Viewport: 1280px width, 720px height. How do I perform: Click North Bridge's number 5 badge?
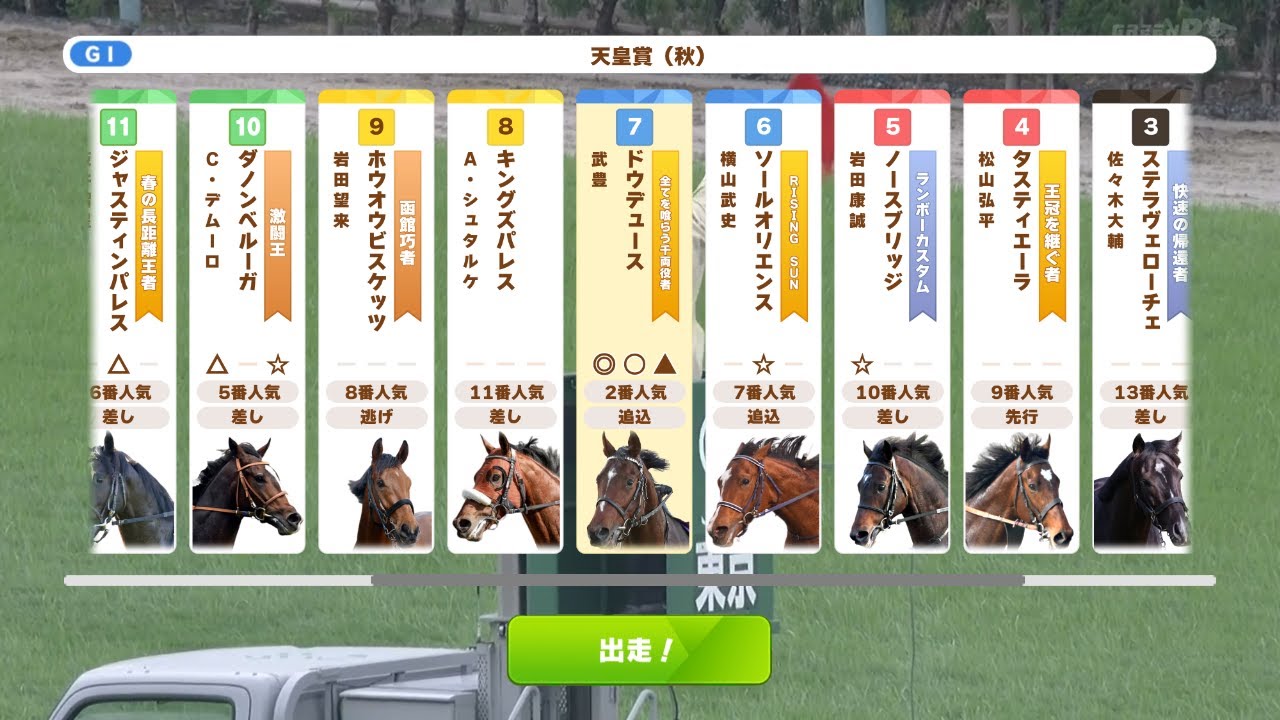(893, 127)
